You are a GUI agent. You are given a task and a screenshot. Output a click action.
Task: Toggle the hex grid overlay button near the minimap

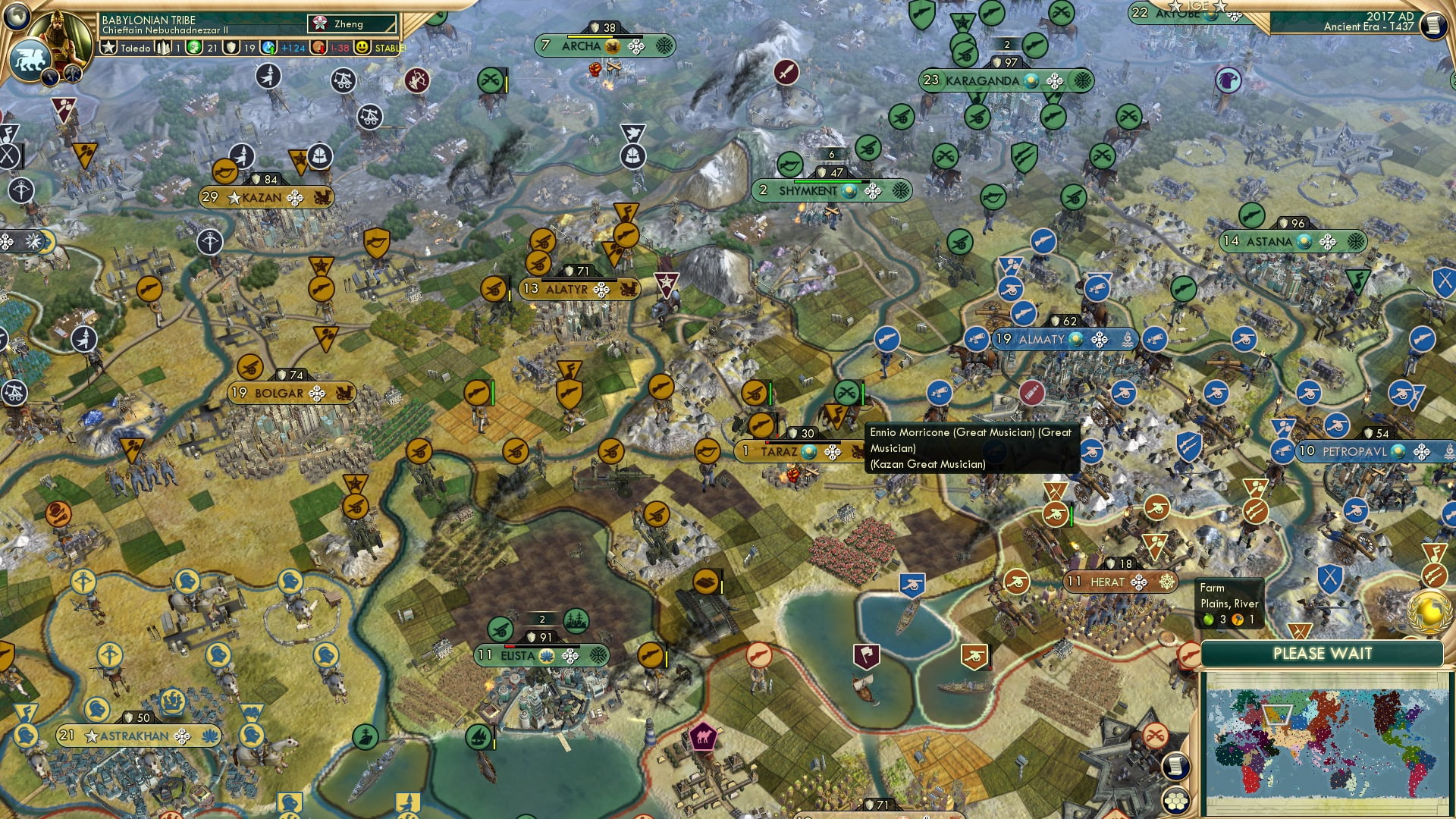coord(1175,800)
